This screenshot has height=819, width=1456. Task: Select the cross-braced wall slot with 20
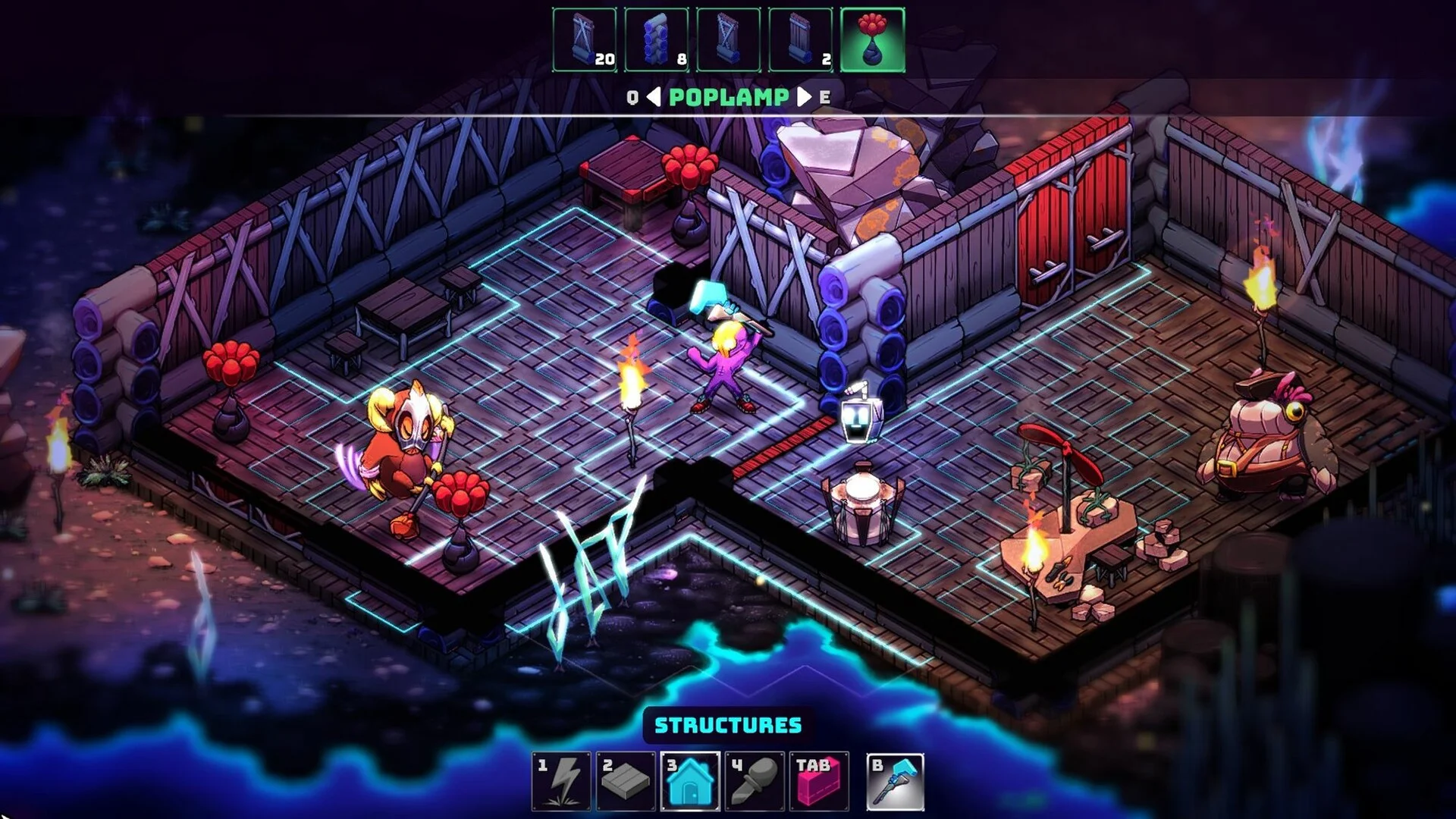(584, 40)
